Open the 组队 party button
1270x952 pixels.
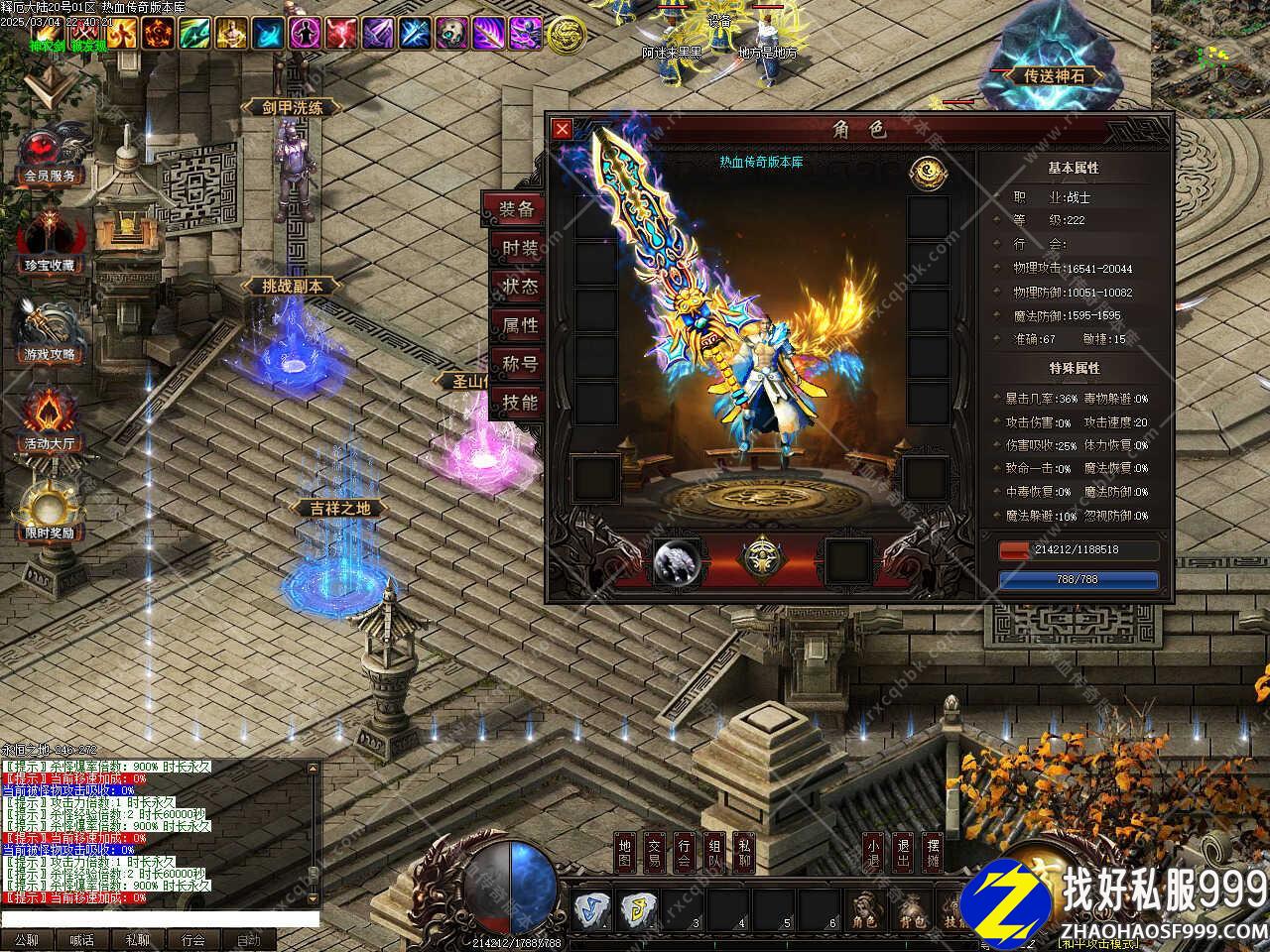(714, 855)
